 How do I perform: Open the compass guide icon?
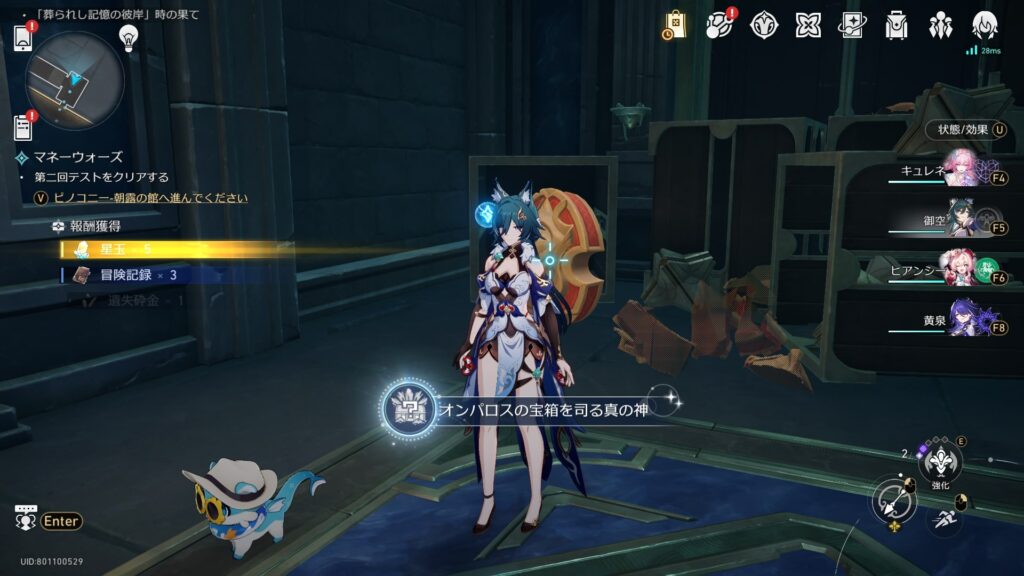pos(764,25)
